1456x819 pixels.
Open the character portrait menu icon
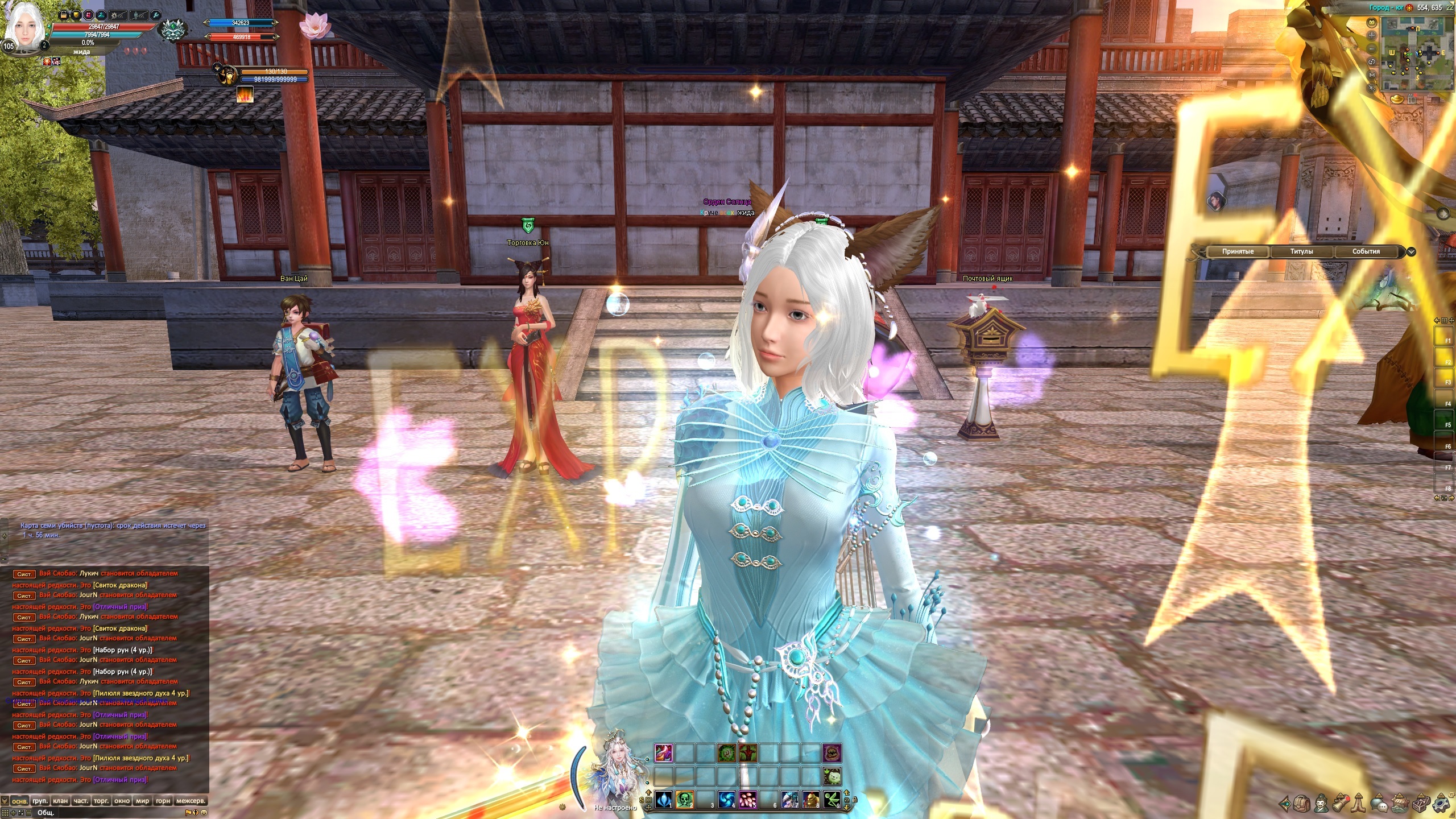click(1321, 804)
